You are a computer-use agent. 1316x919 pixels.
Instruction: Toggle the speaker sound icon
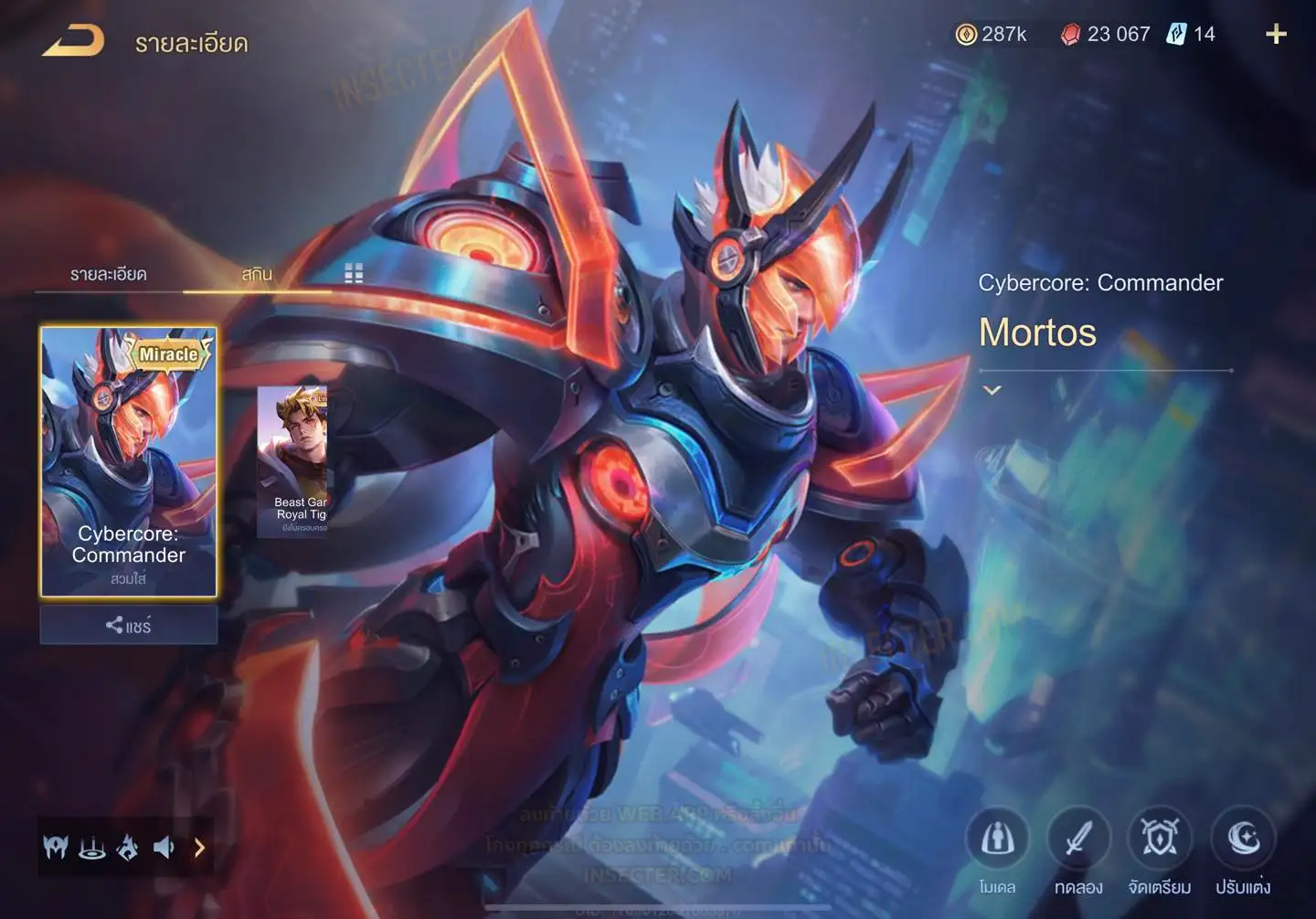(x=164, y=849)
